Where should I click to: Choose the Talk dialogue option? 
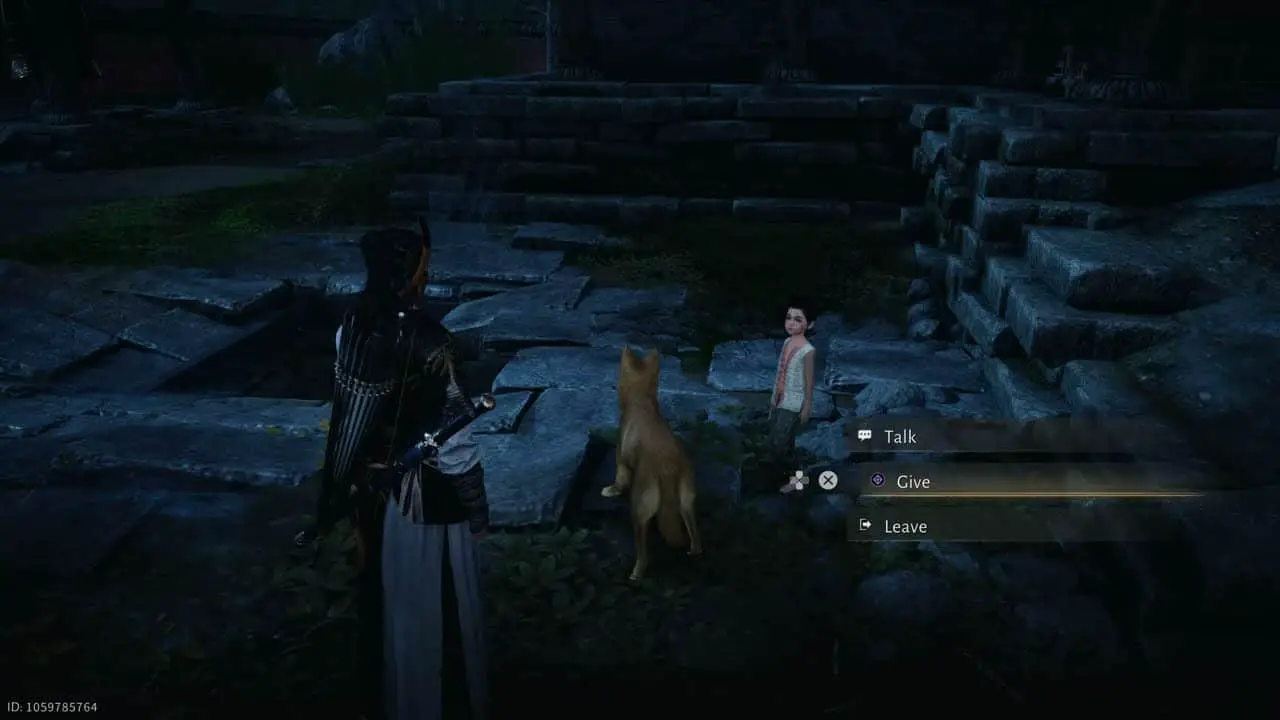(900, 437)
